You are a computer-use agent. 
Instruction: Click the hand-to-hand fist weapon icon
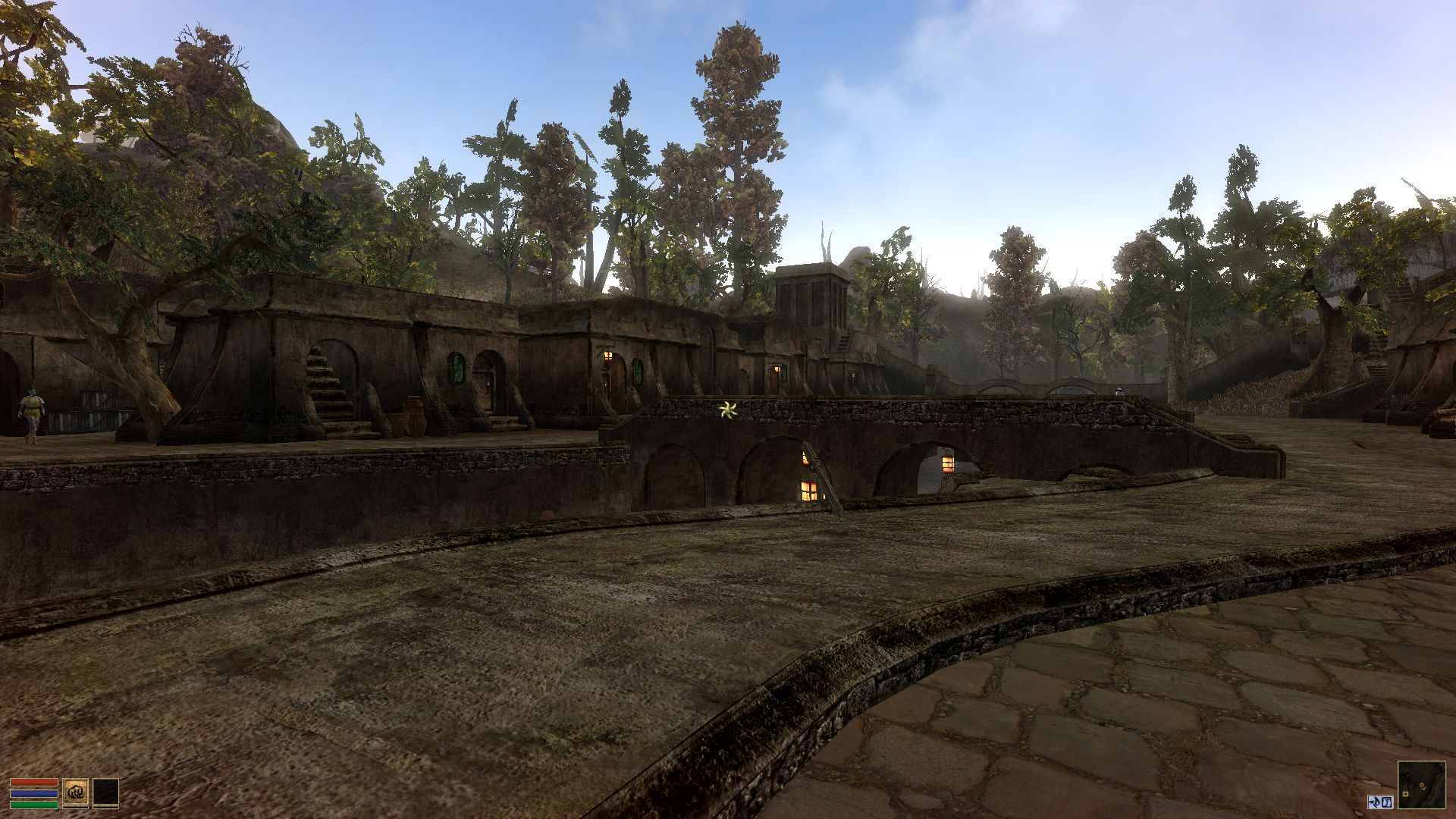coord(75,792)
